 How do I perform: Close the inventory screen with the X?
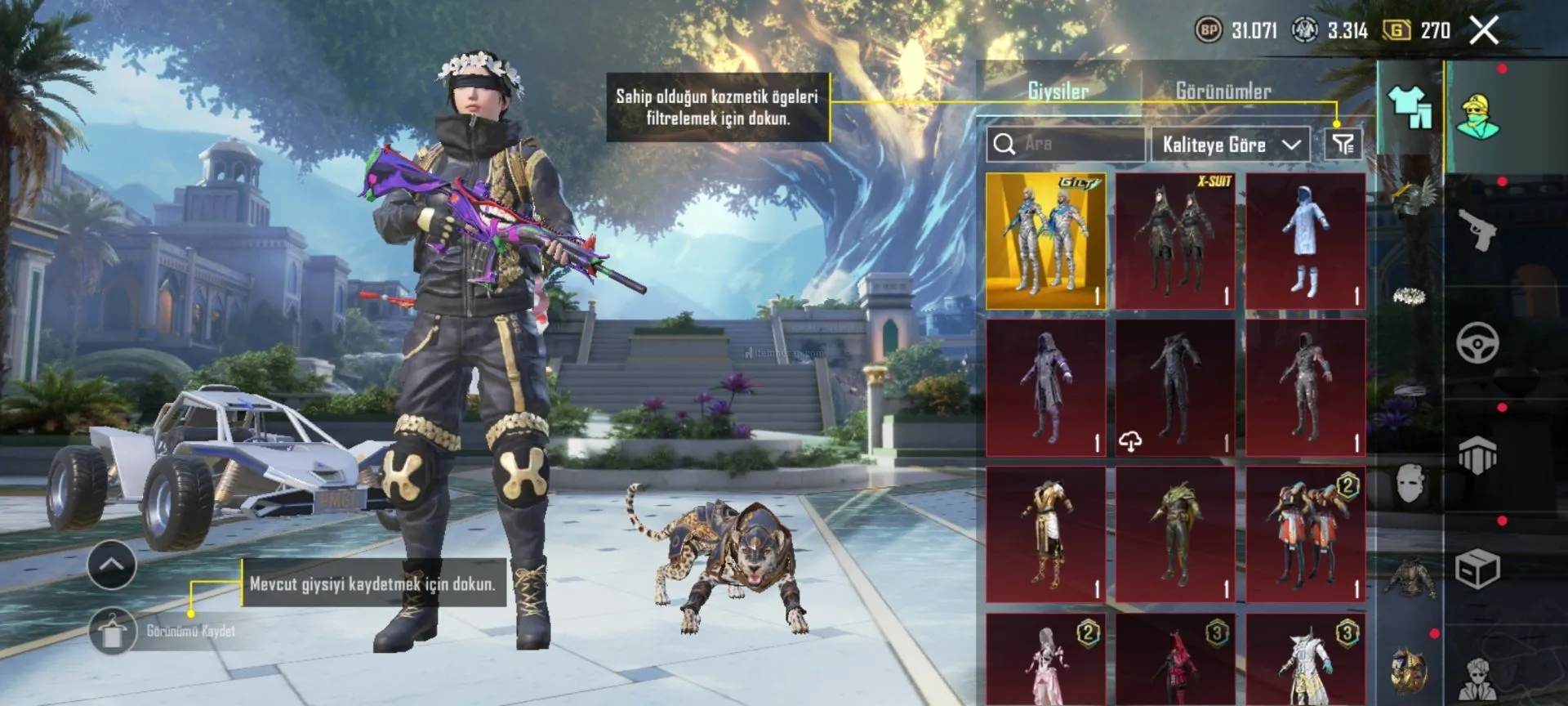point(1484,30)
